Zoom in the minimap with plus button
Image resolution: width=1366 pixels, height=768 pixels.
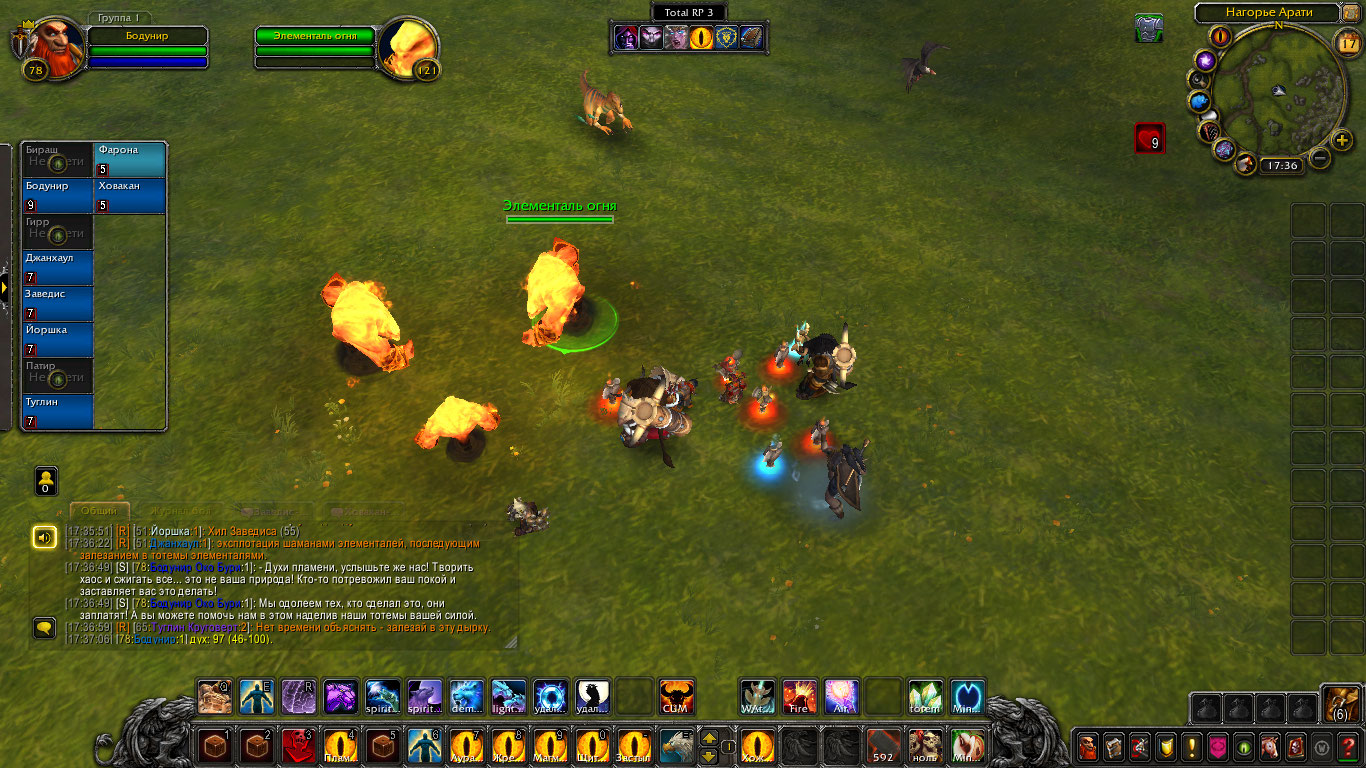pyautogui.click(x=1342, y=140)
